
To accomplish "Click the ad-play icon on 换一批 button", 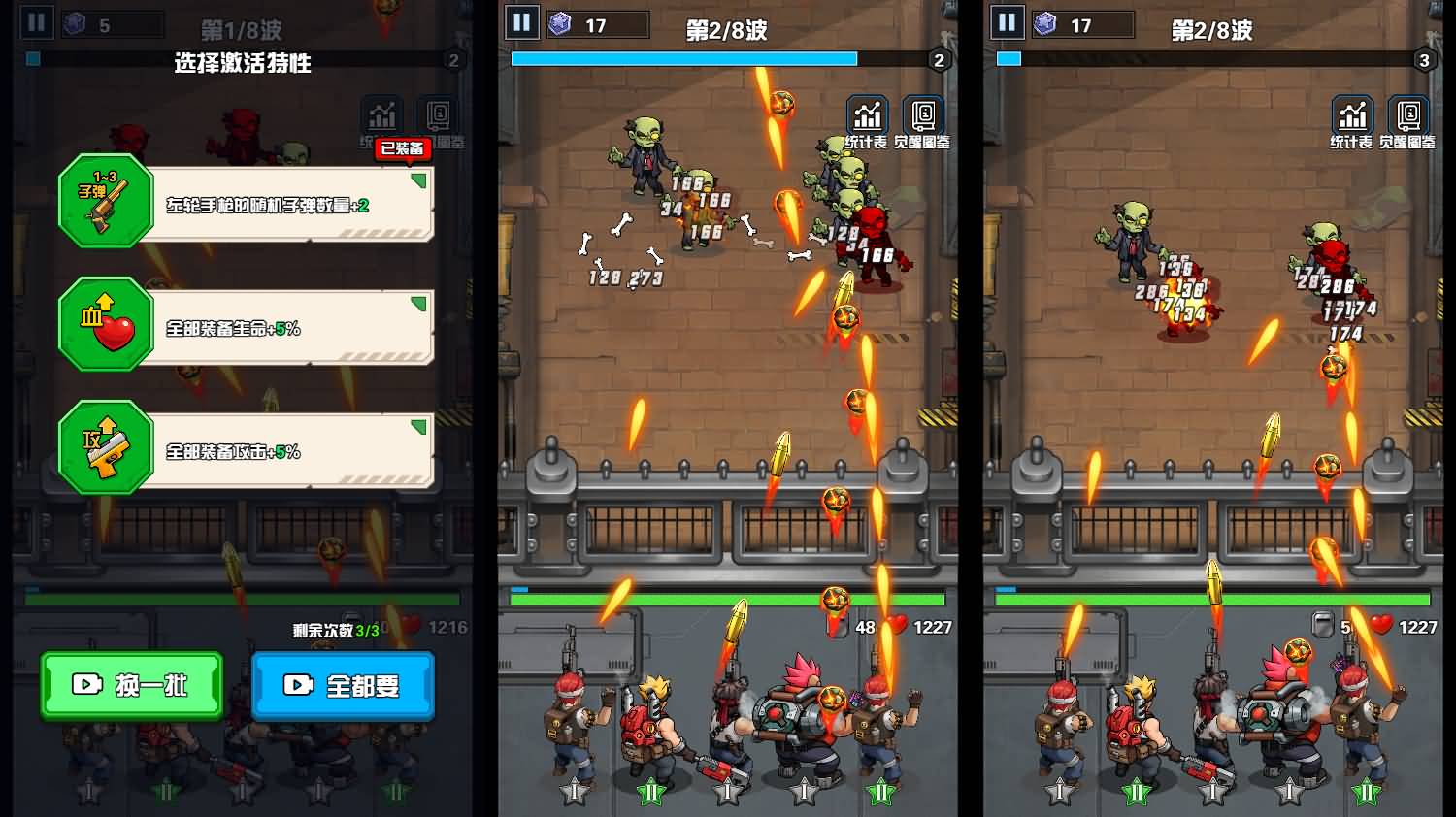I will (88, 686).
